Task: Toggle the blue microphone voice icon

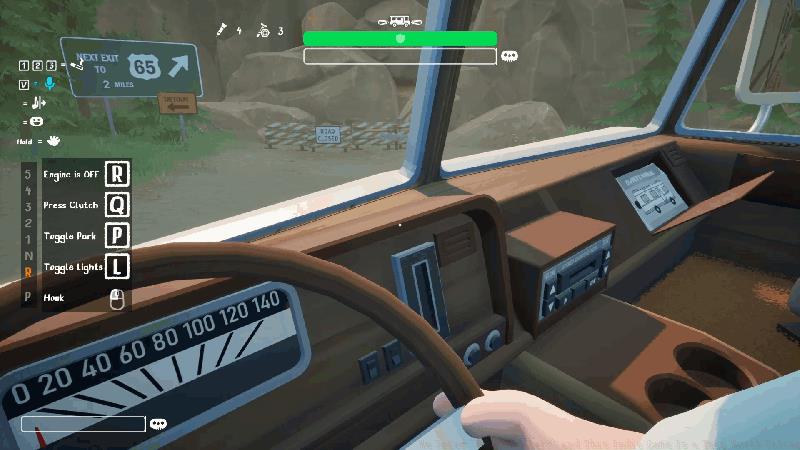Action: point(50,84)
